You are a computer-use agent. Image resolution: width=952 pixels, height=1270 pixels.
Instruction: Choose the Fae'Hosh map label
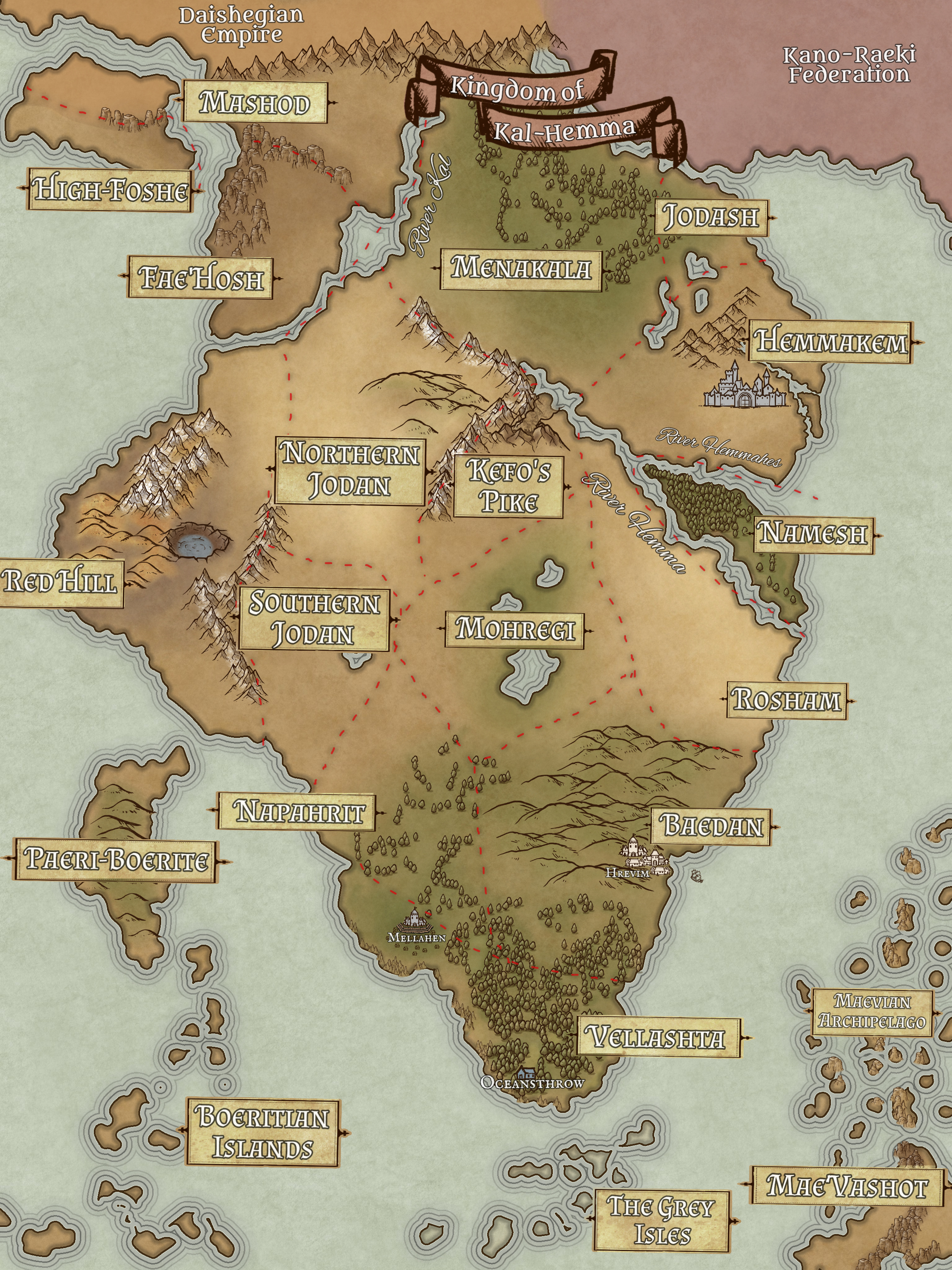pyautogui.click(x=201, y=278)
